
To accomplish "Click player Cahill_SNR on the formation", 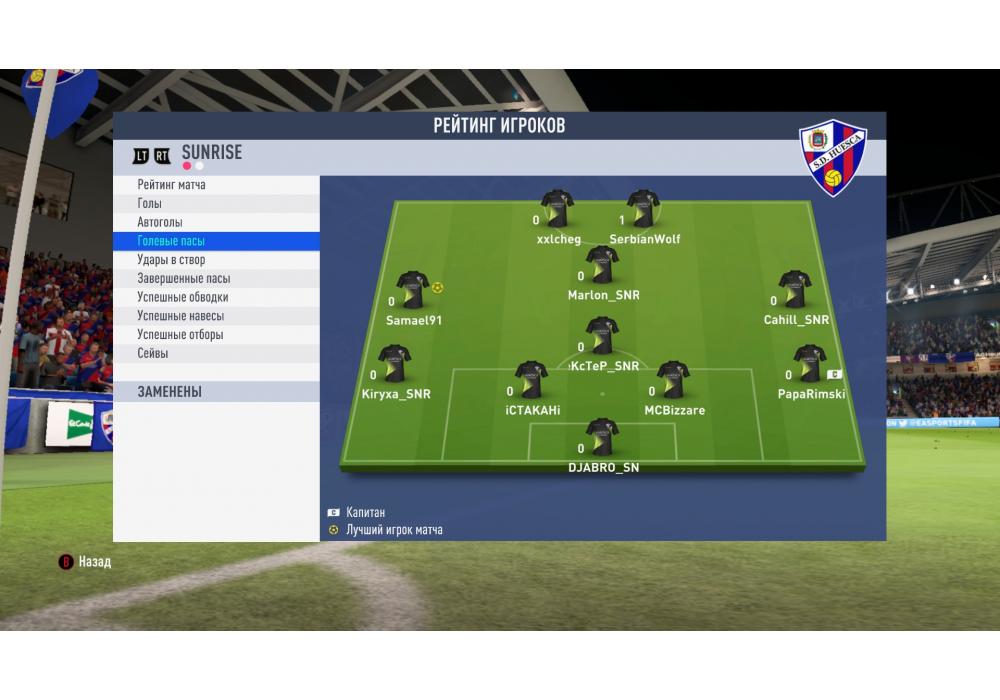I will 795,290.
